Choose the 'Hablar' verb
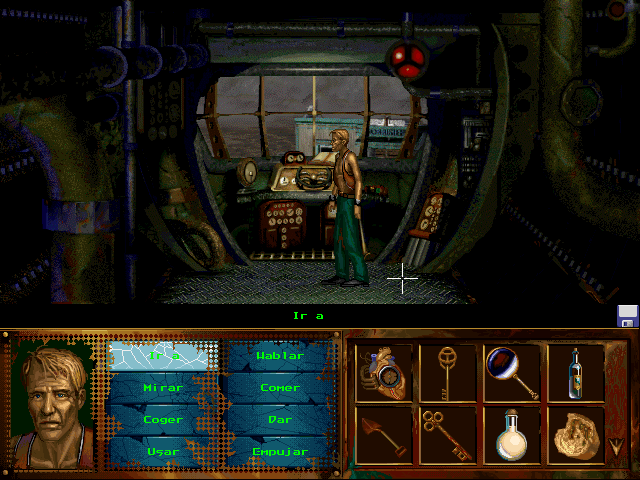 pos(279,355)
